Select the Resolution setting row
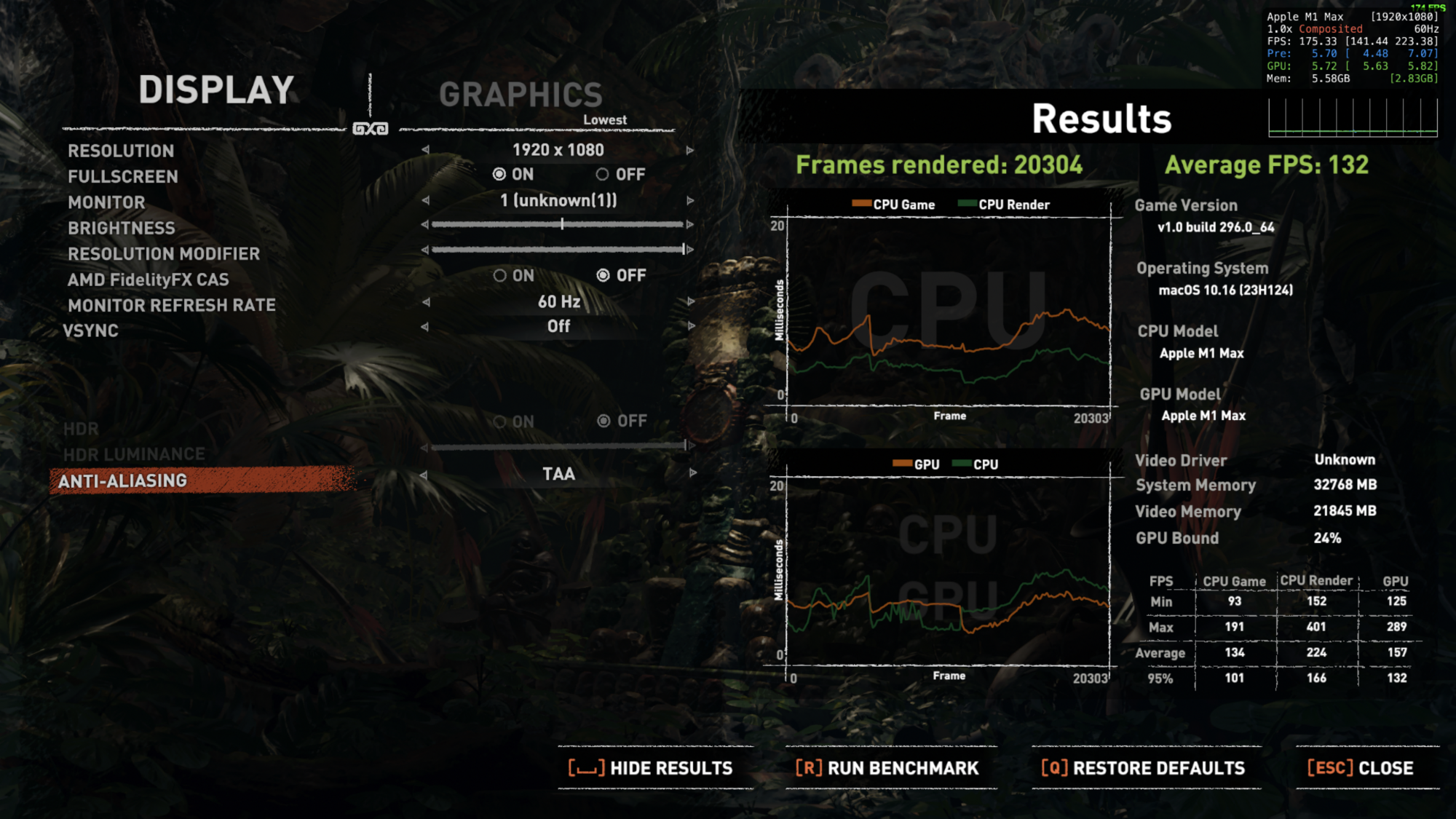The width and height of the screenshot is (1456, 819). pyautogui.click(x=121, y=151)
